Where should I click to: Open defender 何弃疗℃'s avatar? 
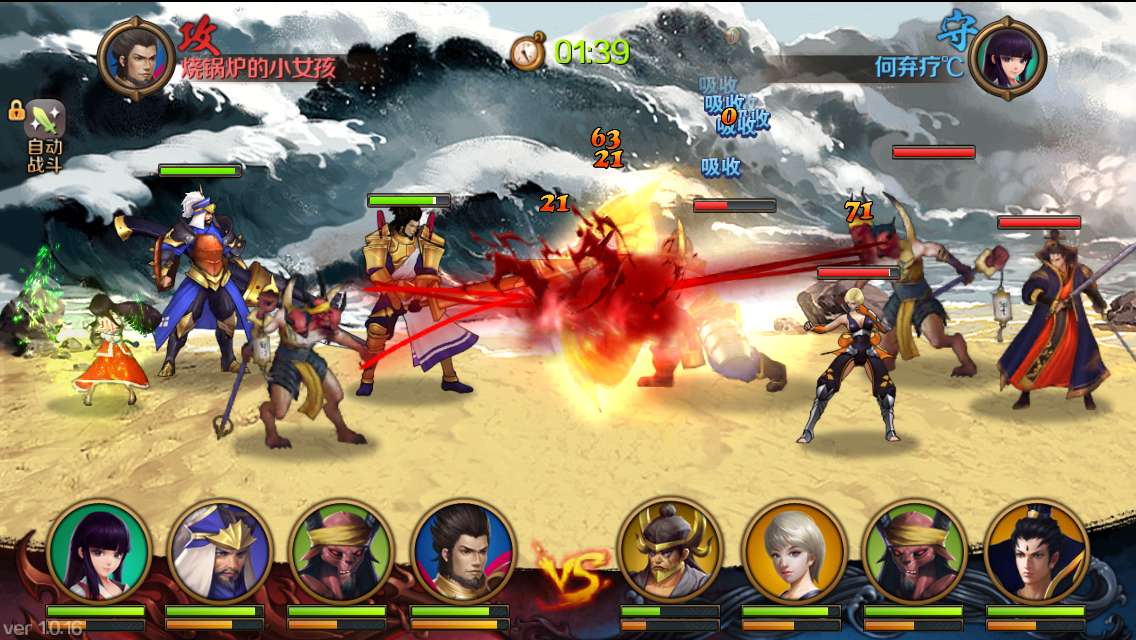1007,58
